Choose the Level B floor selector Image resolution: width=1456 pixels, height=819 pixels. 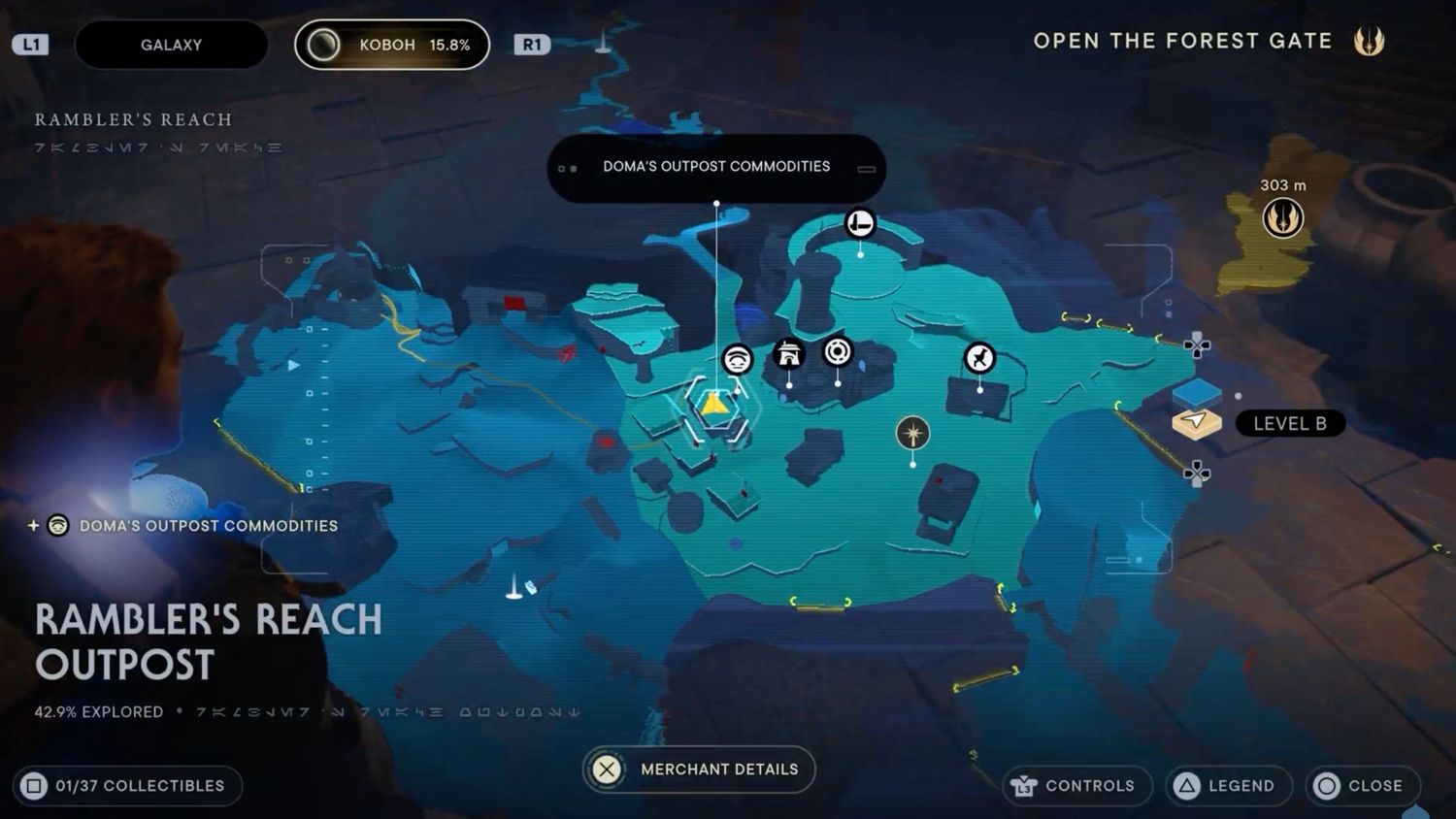click(1290, 423)
